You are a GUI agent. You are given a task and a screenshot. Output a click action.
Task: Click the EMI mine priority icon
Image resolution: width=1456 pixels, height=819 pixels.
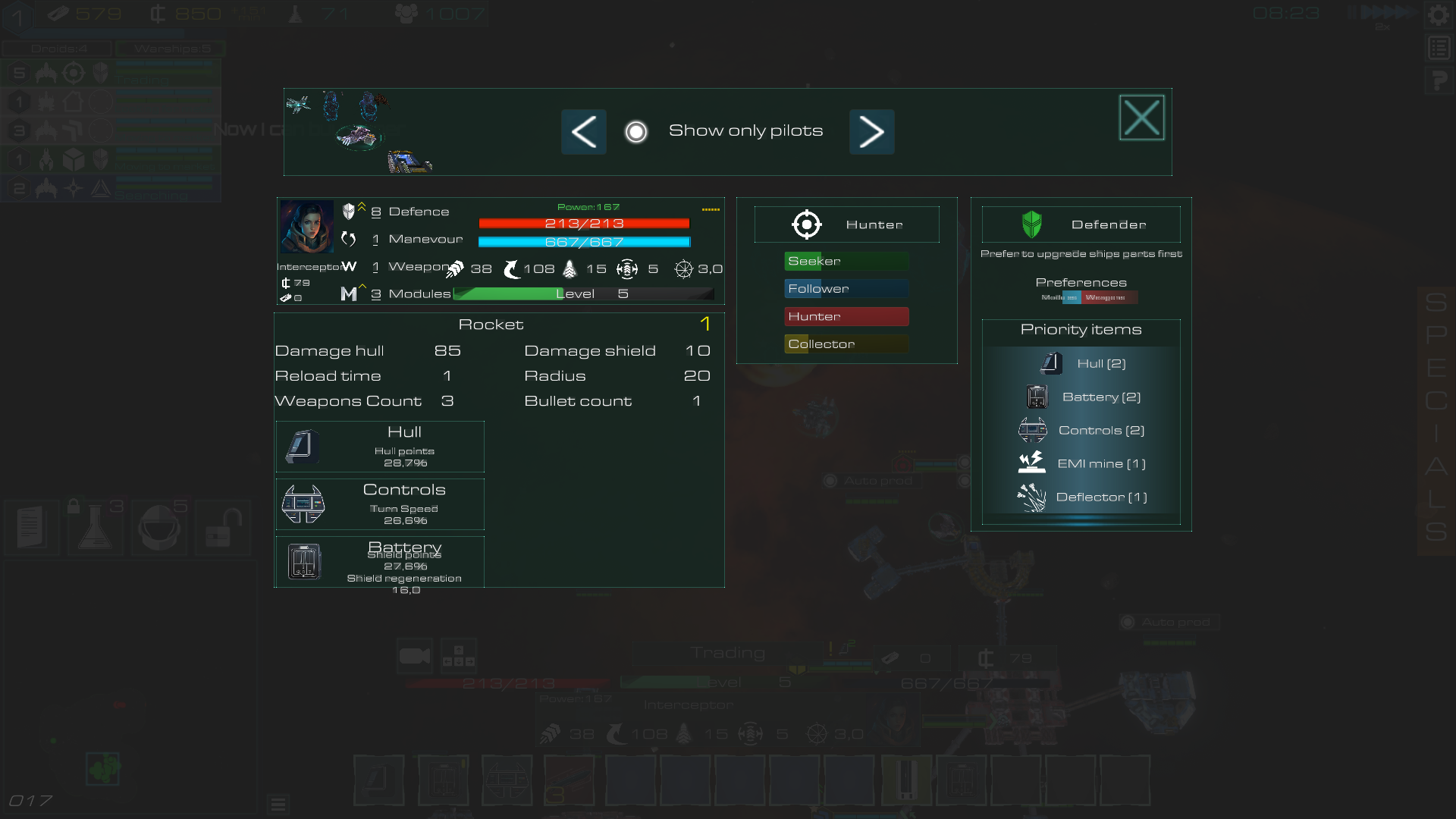coord(1034,462)
